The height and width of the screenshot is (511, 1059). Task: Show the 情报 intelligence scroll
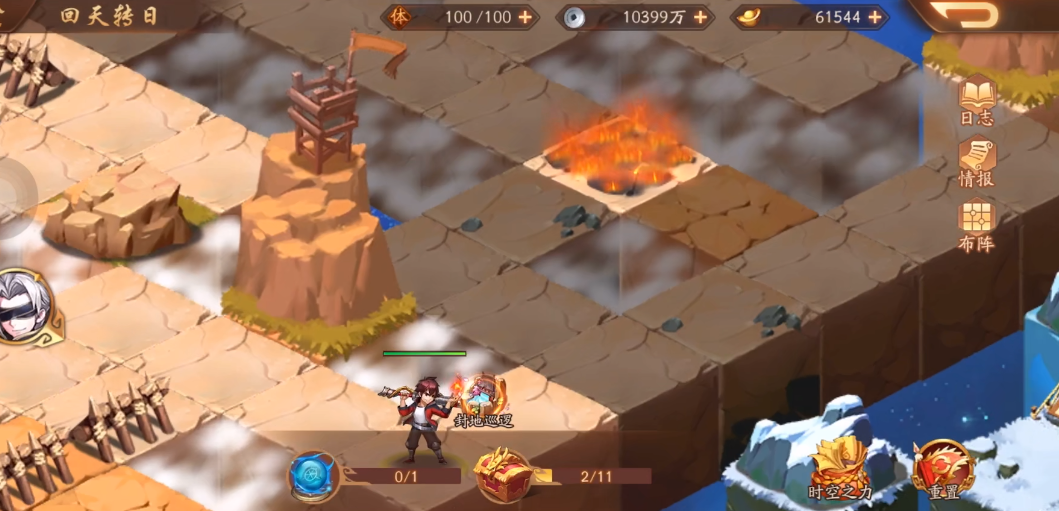pos(977,162)
